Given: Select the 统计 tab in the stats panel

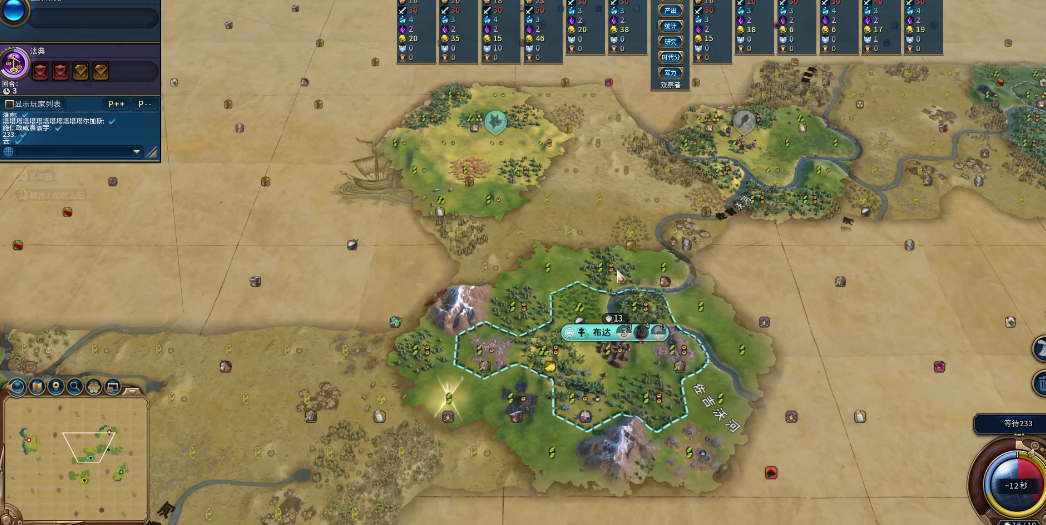Looking at the screenshot, I should pyautogui.click(x=670, y=26).
